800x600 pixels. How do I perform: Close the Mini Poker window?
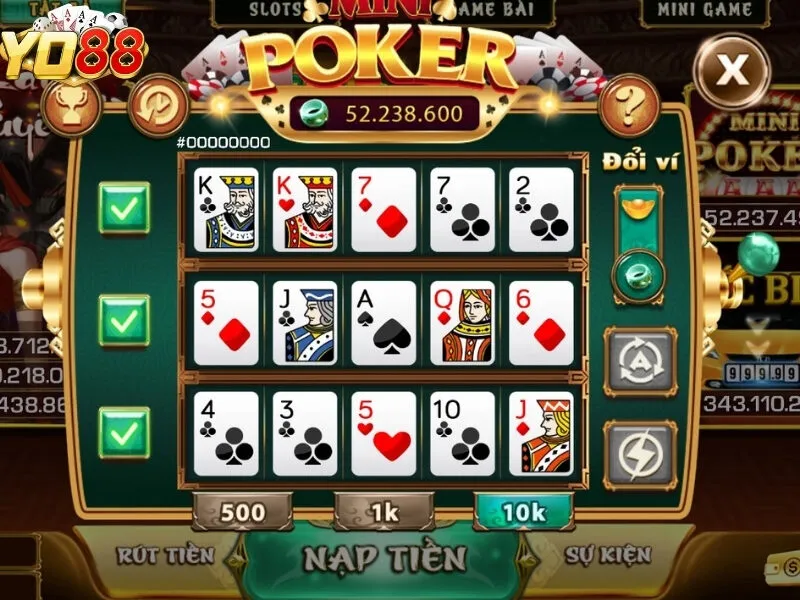(x=735, y=69)
